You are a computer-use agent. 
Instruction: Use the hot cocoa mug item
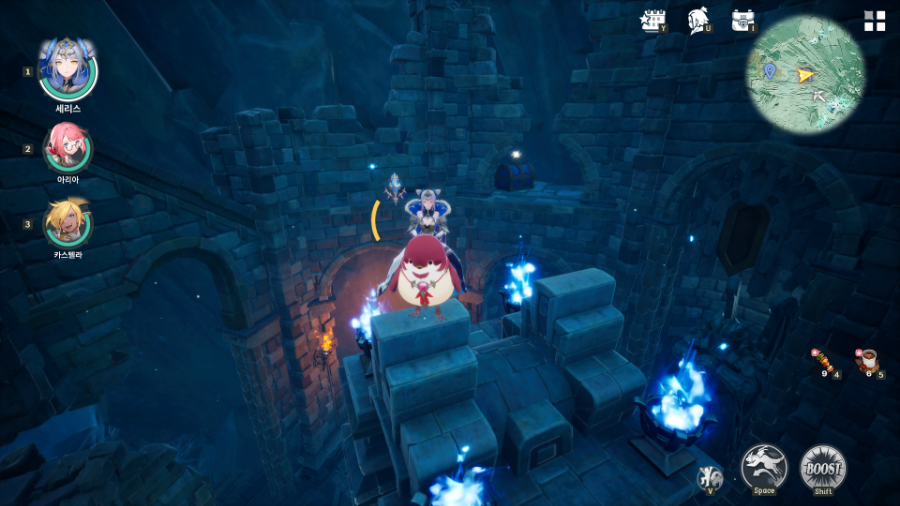[x=866, y=360]
